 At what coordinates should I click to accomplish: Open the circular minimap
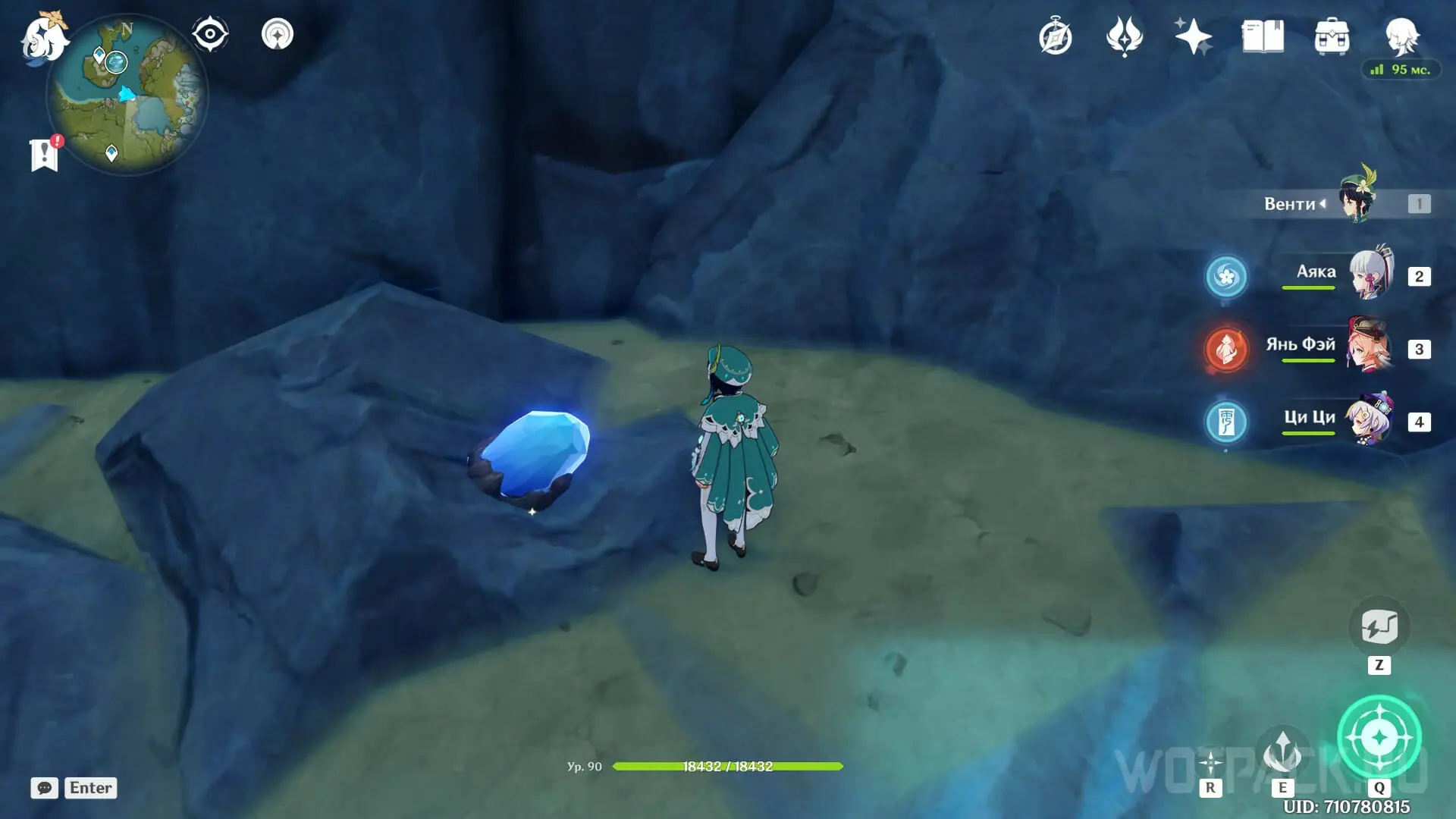point(127,95)
